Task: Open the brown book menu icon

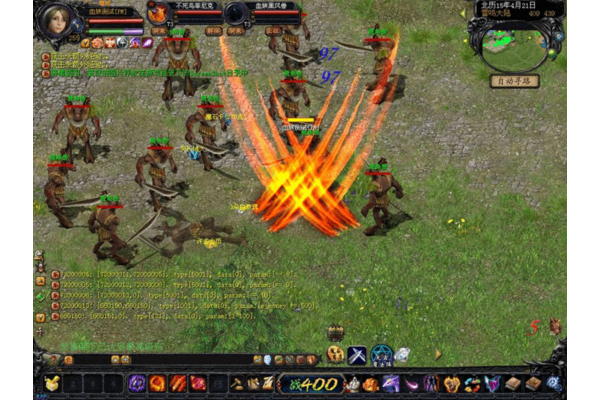Action: coord(512,383)
